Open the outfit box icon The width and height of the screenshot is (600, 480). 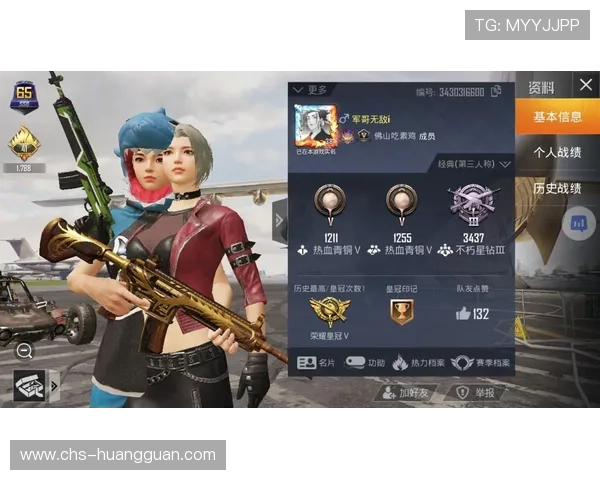(x=31, y=383)
